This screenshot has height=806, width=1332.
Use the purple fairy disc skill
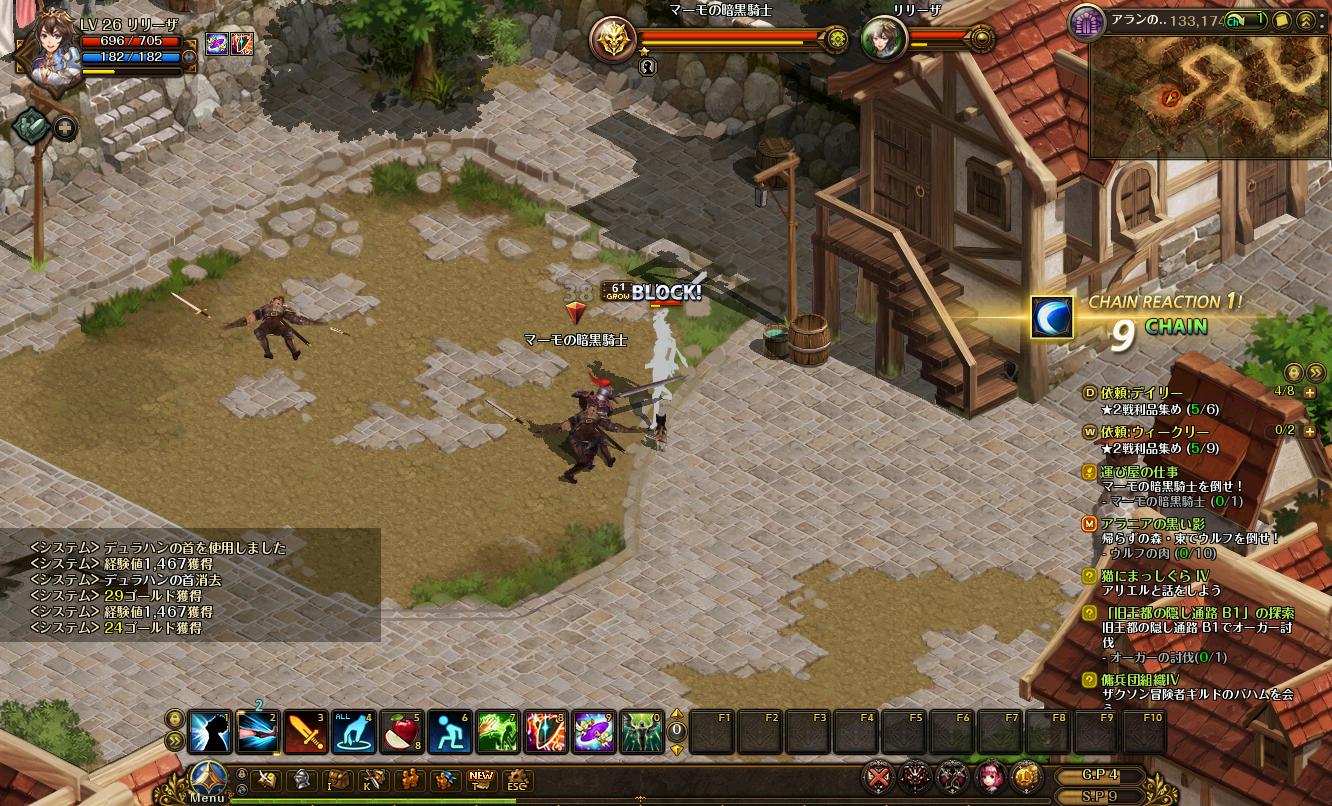[594, 732]
